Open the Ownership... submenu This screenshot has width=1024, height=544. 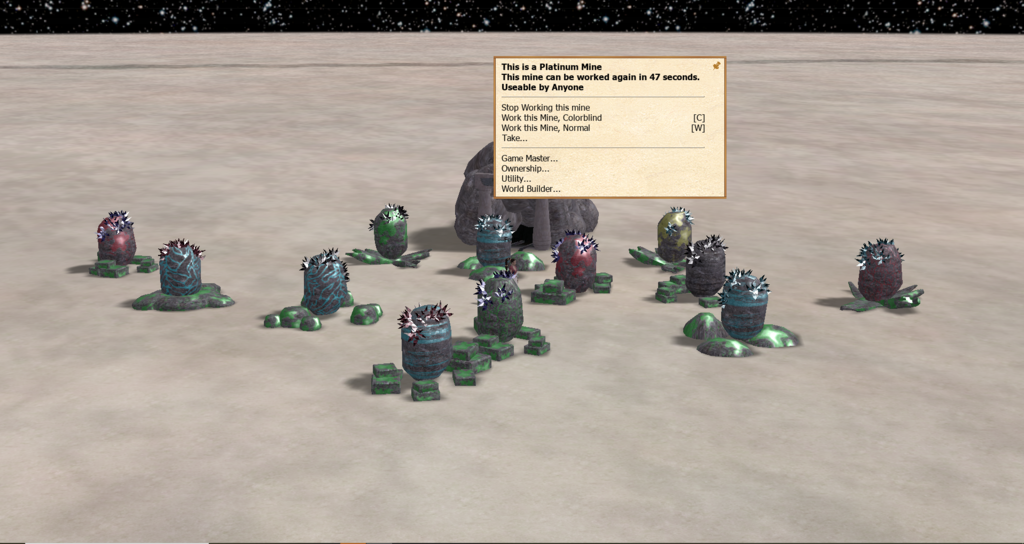pos(525,168)
